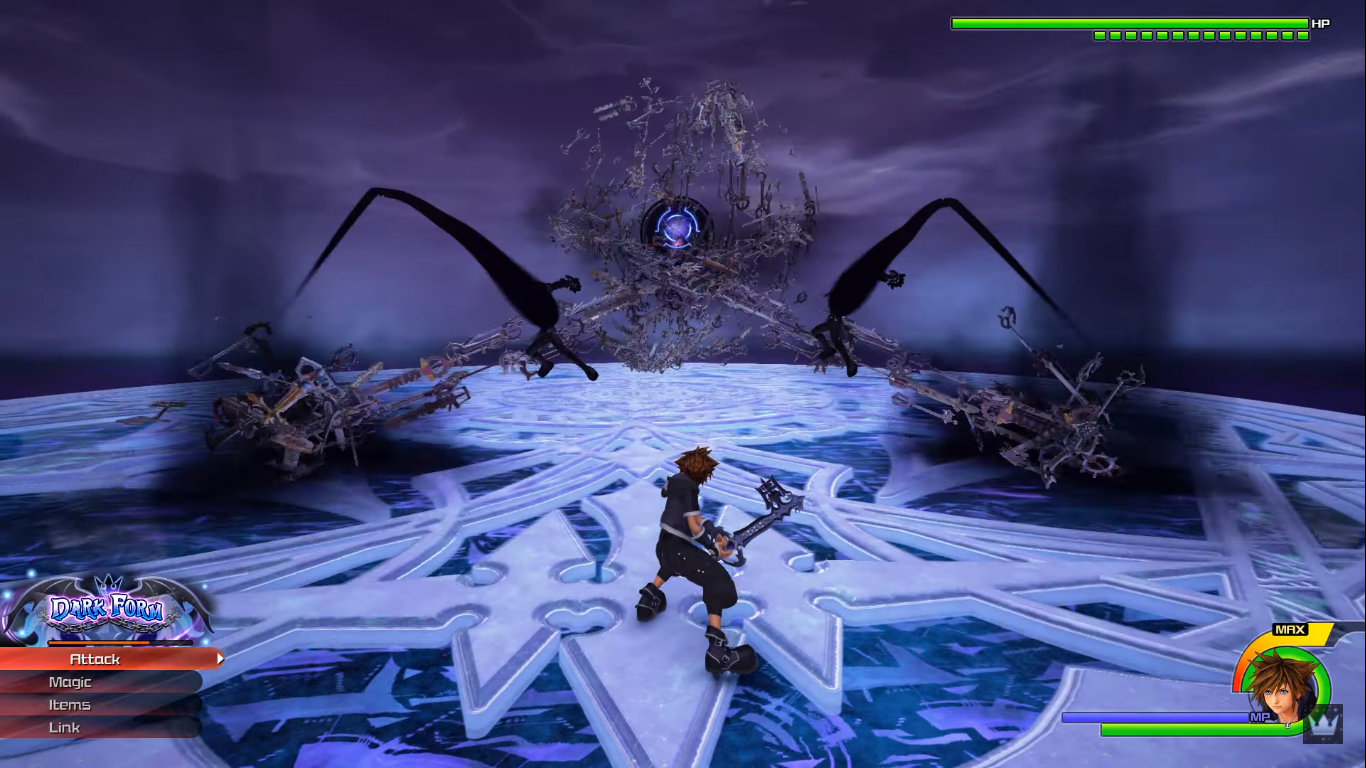
Task: Click the highlighted Attack button
Action: click(93, 659)
